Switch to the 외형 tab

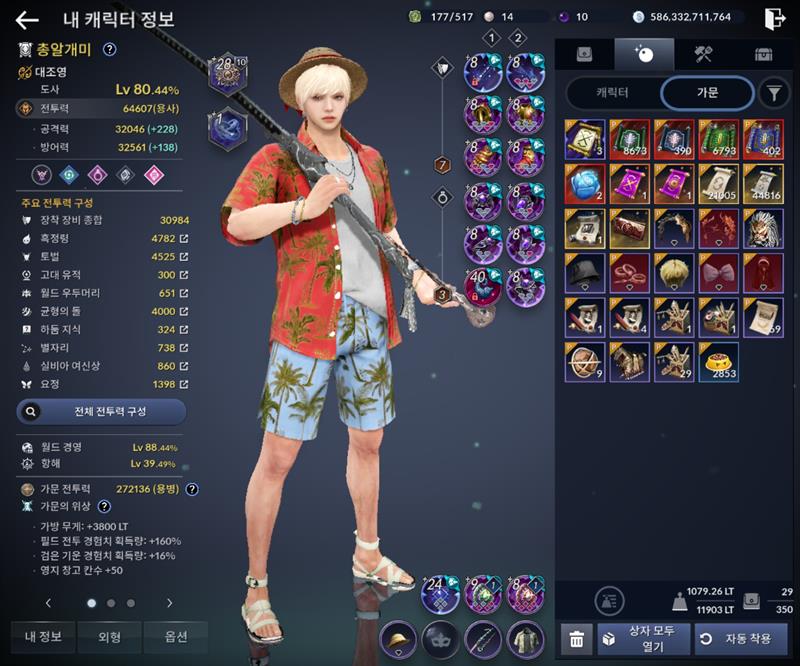click(109, 636)
